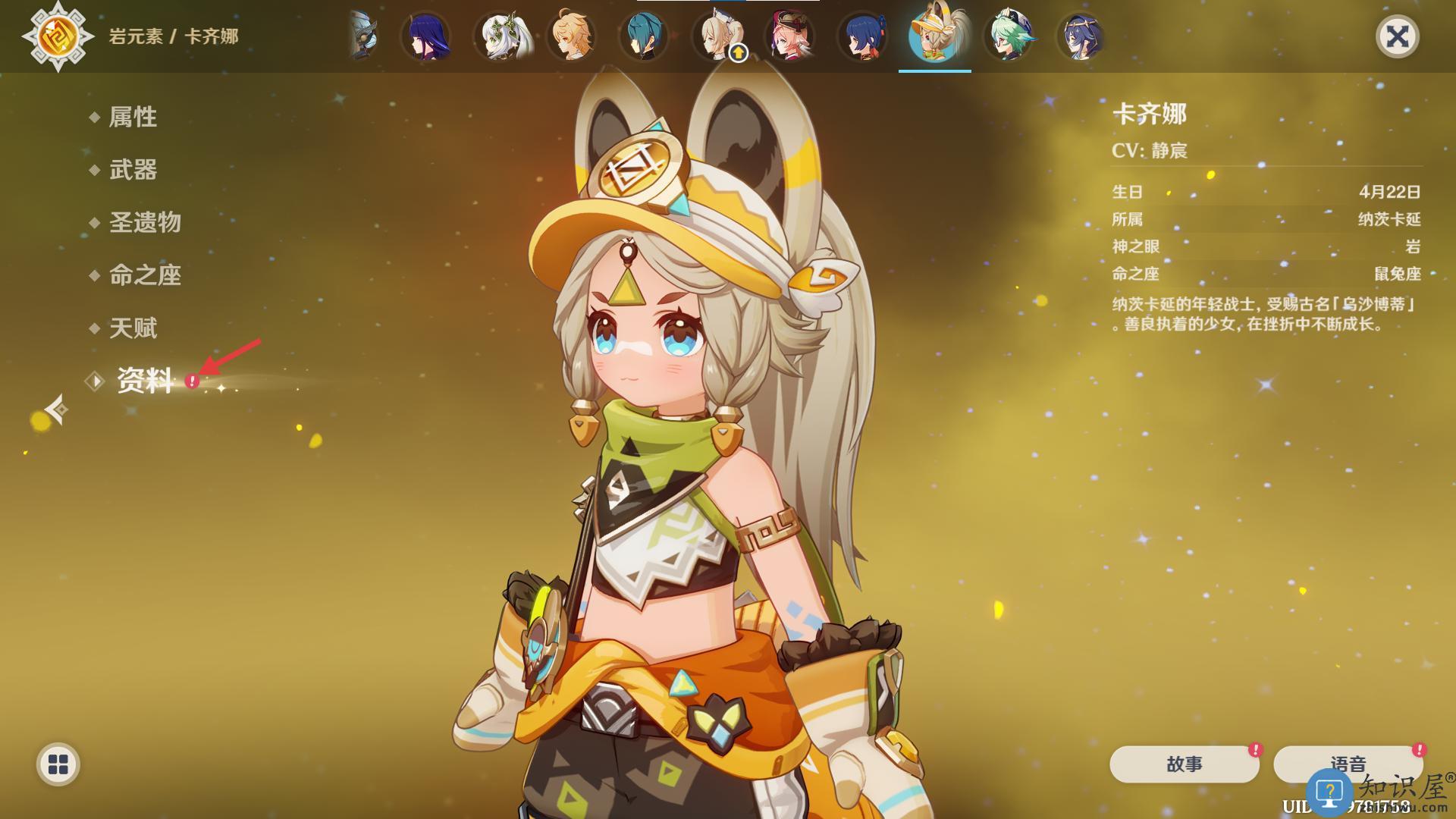Select the purple-haired Raiden Shogun portrait
The image size is (1456, 819).
point(426,36)
